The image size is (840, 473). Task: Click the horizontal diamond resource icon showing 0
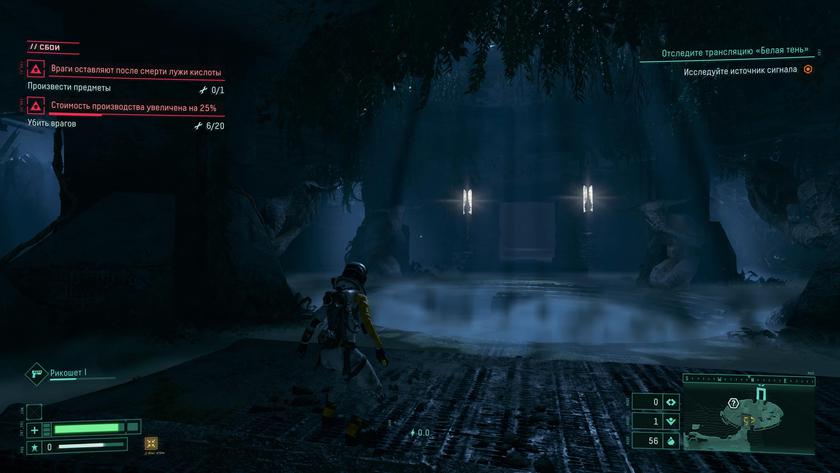[x=671, y=402]
